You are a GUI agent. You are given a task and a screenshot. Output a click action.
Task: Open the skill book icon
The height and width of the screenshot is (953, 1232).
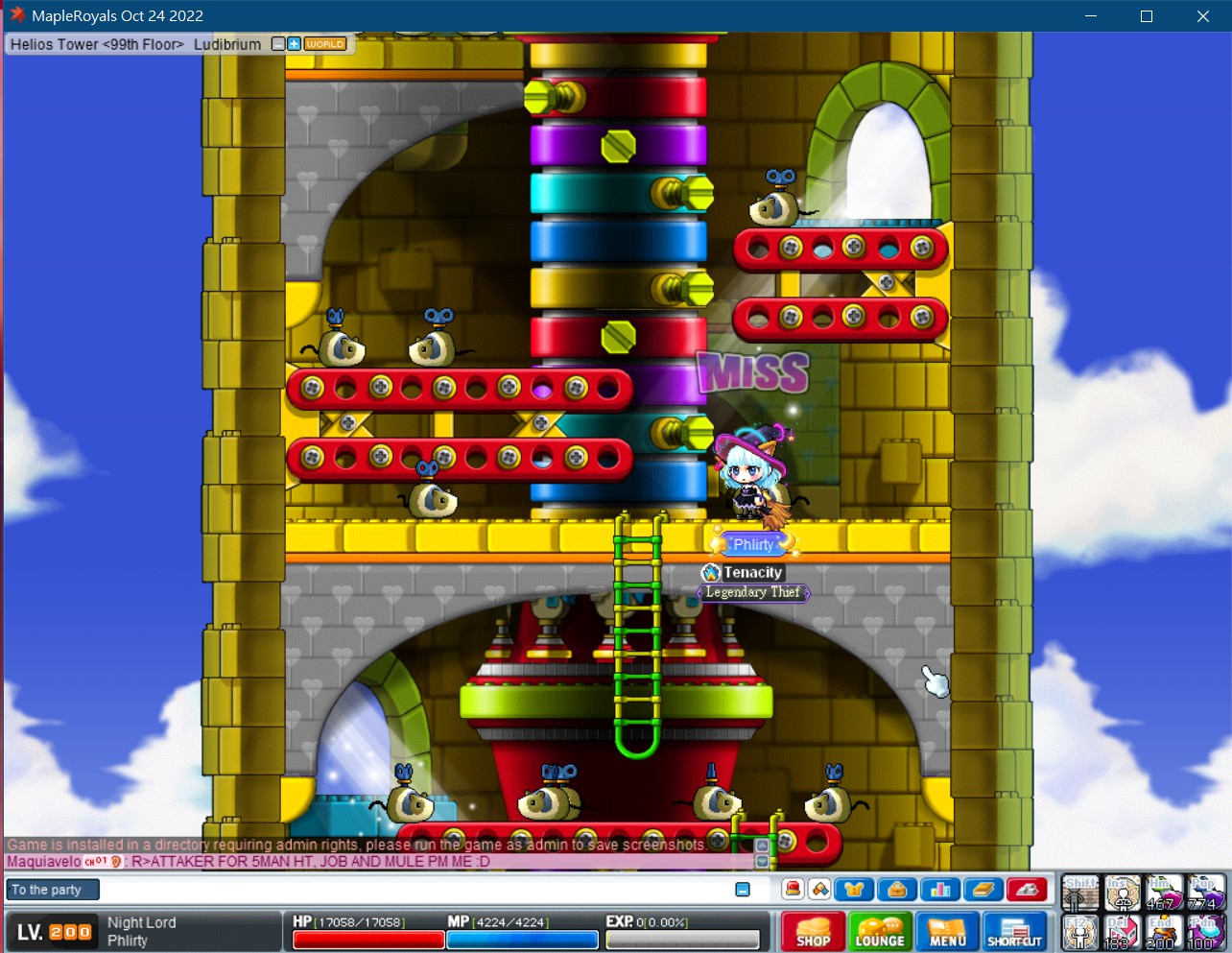click(x=983, y=890)
